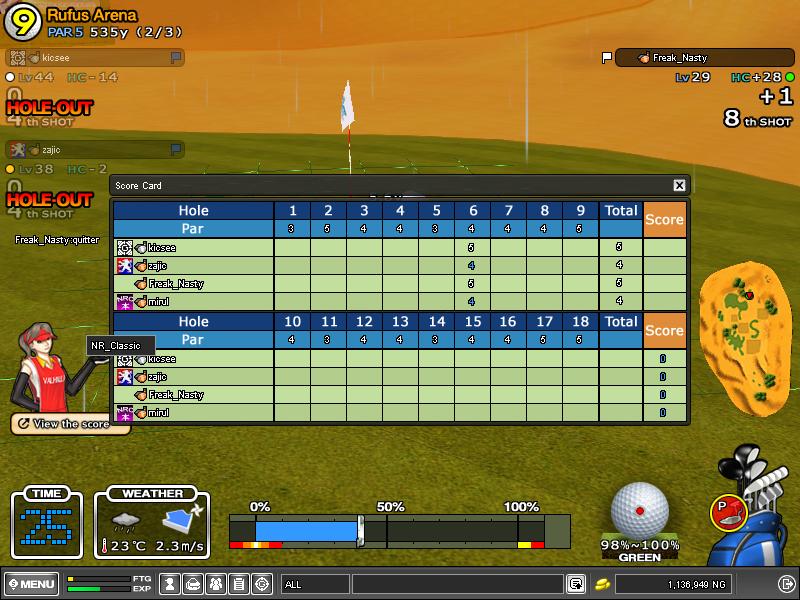The height and width of the screenshot is (600, 800).
Task: Open the group of people icon
Action: [x=216, y=584]
